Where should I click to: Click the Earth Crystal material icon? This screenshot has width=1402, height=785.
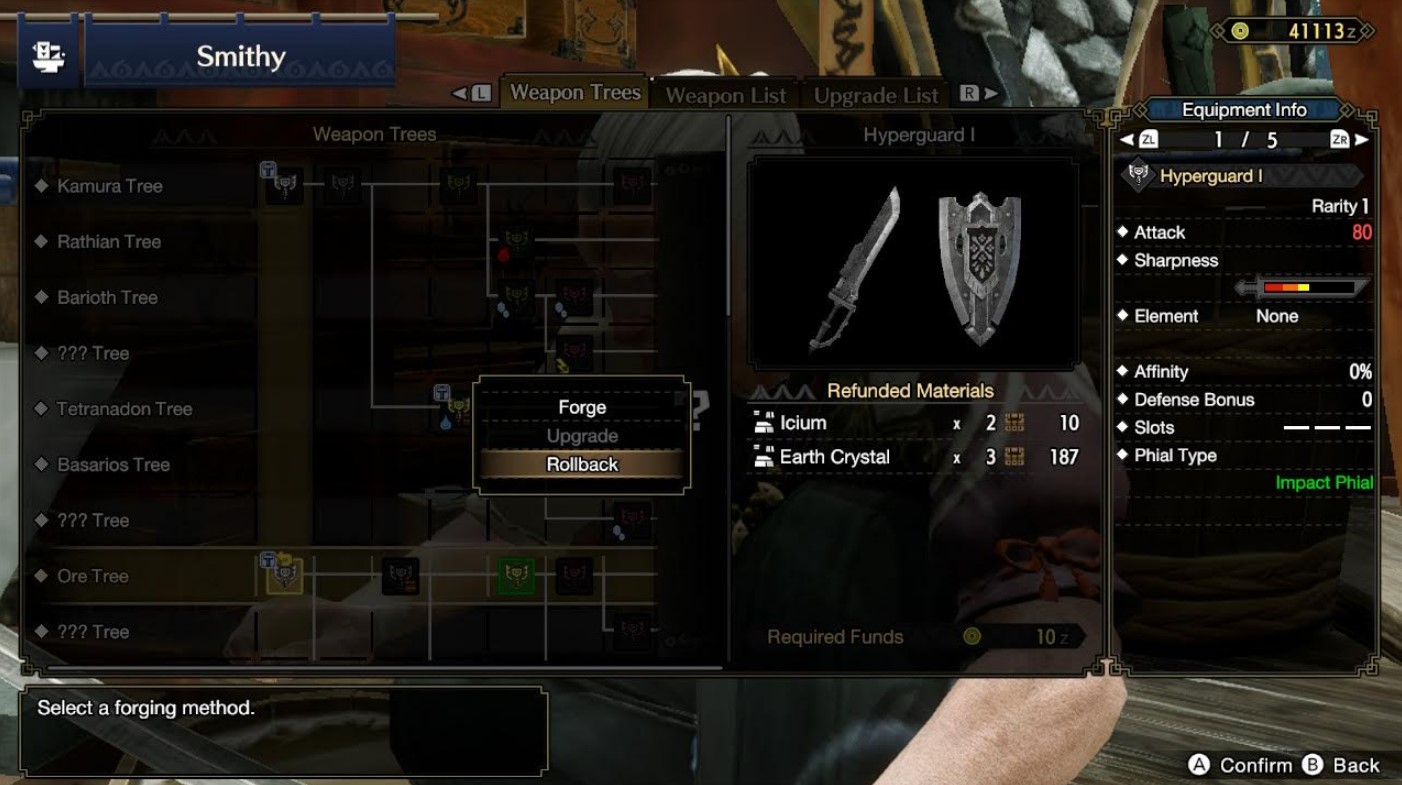(x=762, y=457)
